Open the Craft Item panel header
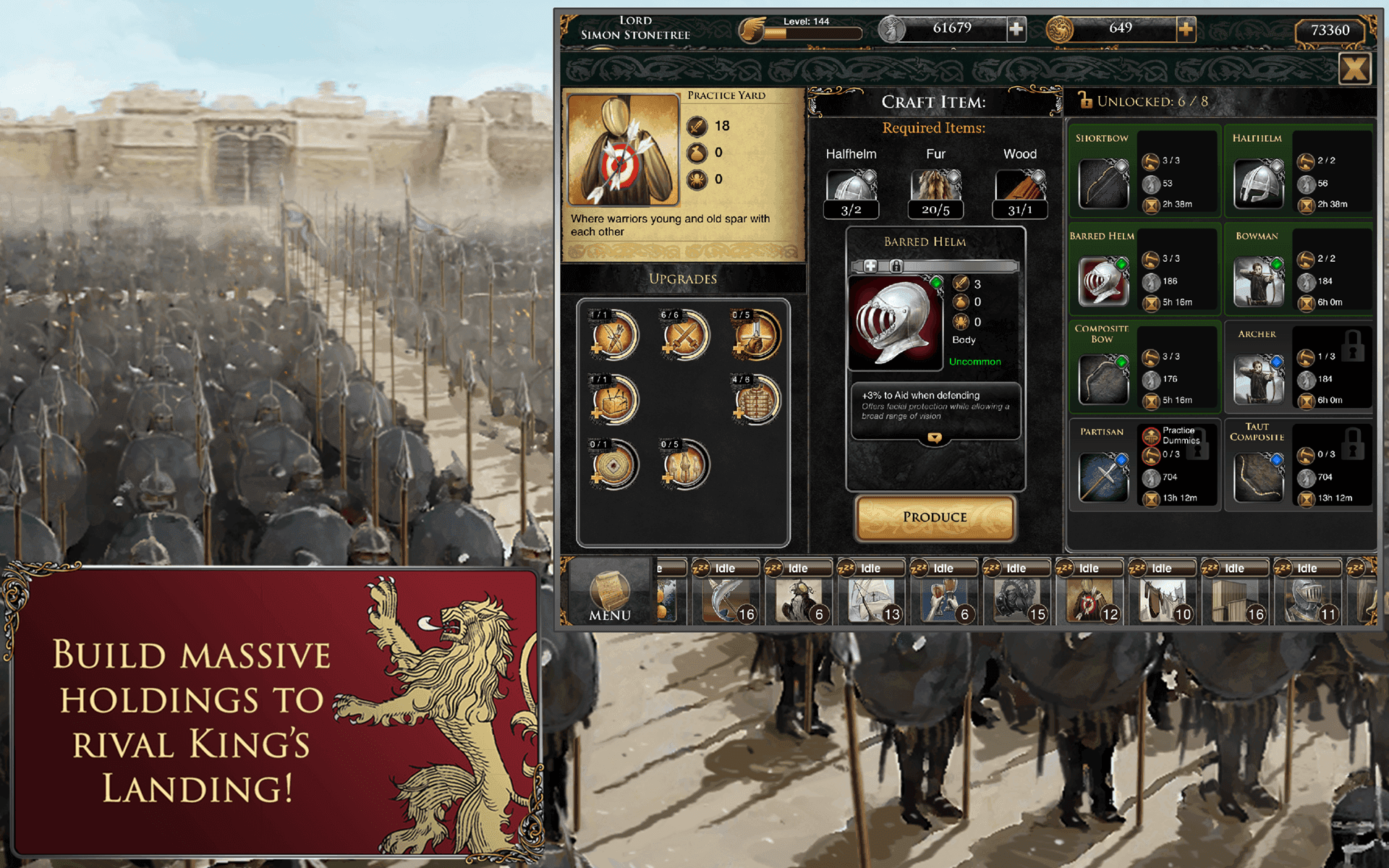This screenshot has height=868, width=1389. 933,101
